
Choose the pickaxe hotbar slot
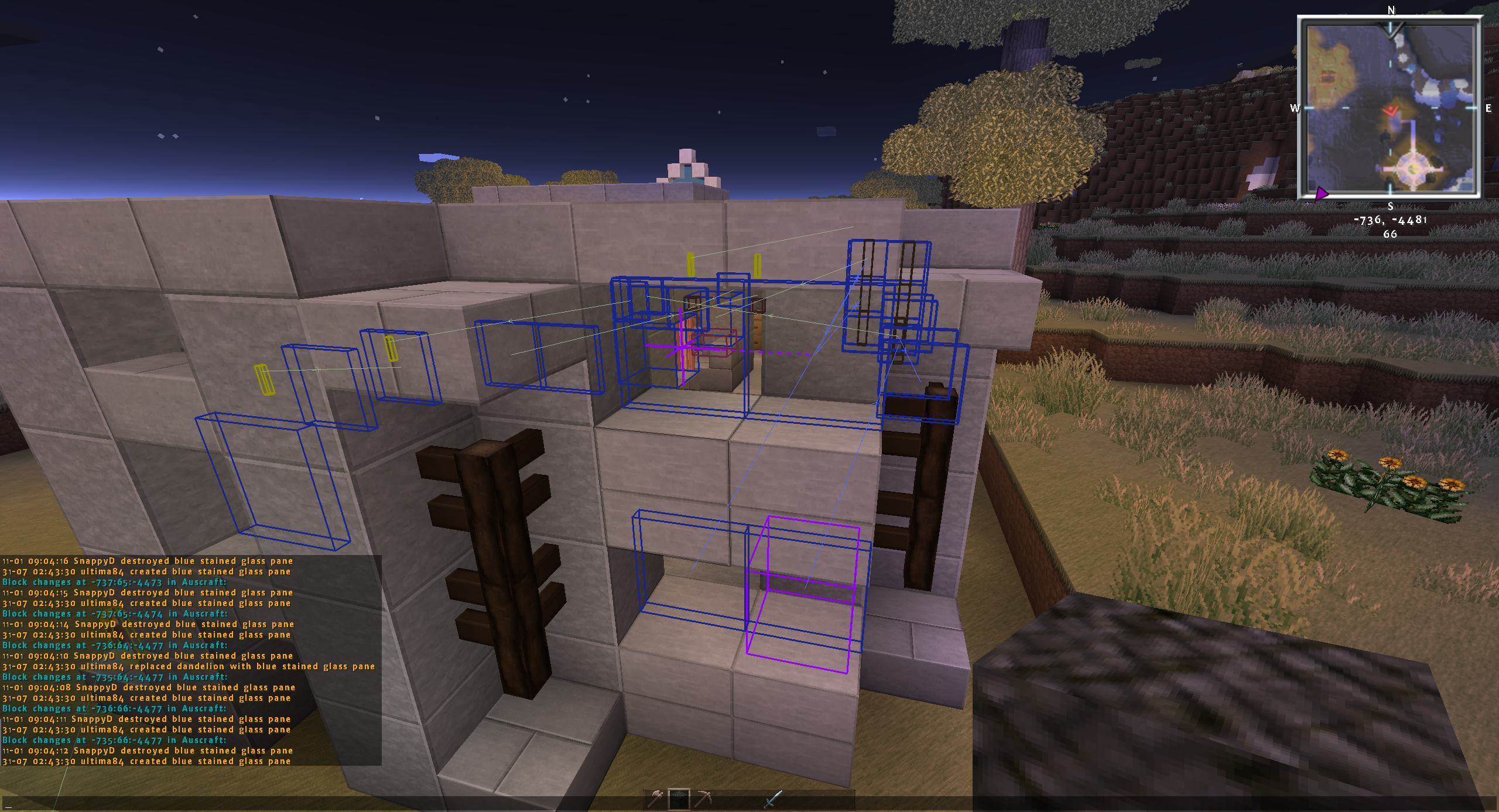click(x=703, y=799)
